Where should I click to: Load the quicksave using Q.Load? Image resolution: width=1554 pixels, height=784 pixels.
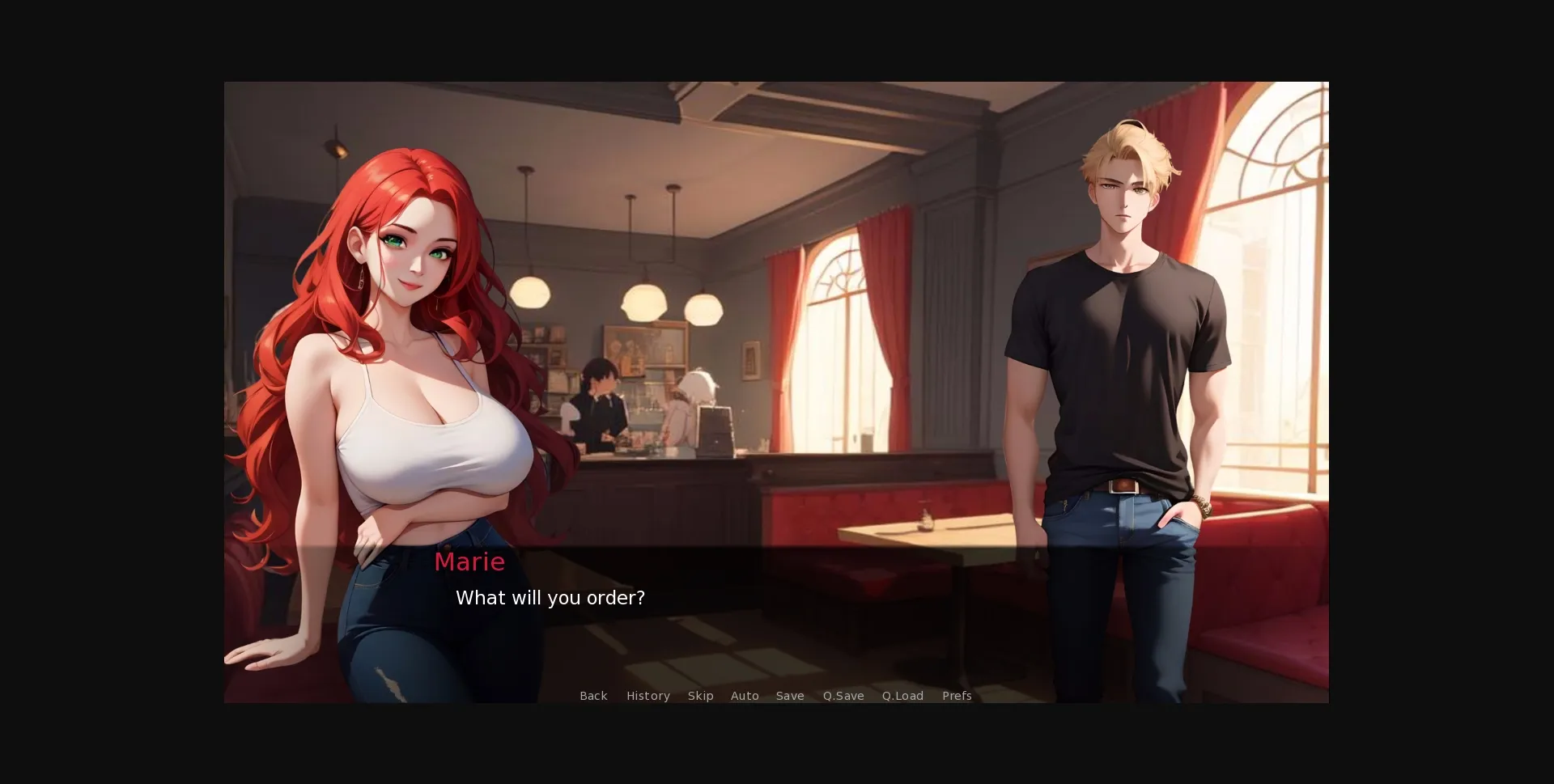[902, 696]
